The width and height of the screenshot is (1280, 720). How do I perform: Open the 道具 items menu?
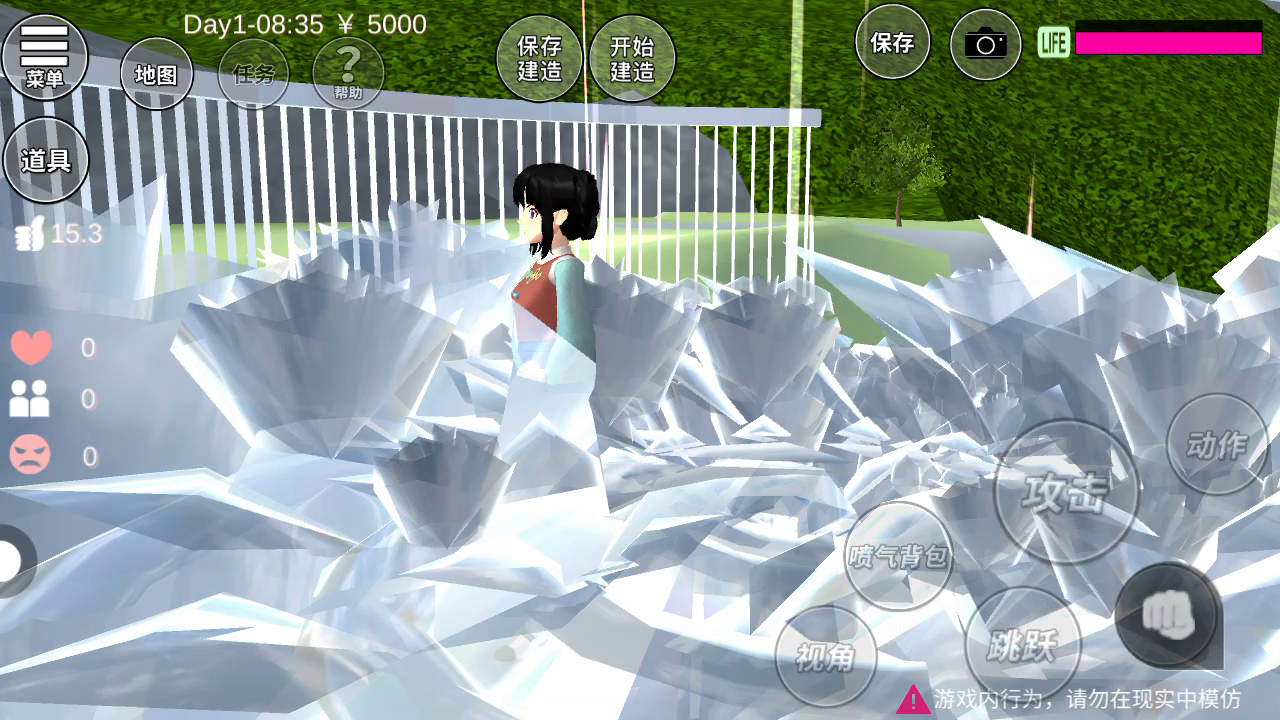coord(46,160)
